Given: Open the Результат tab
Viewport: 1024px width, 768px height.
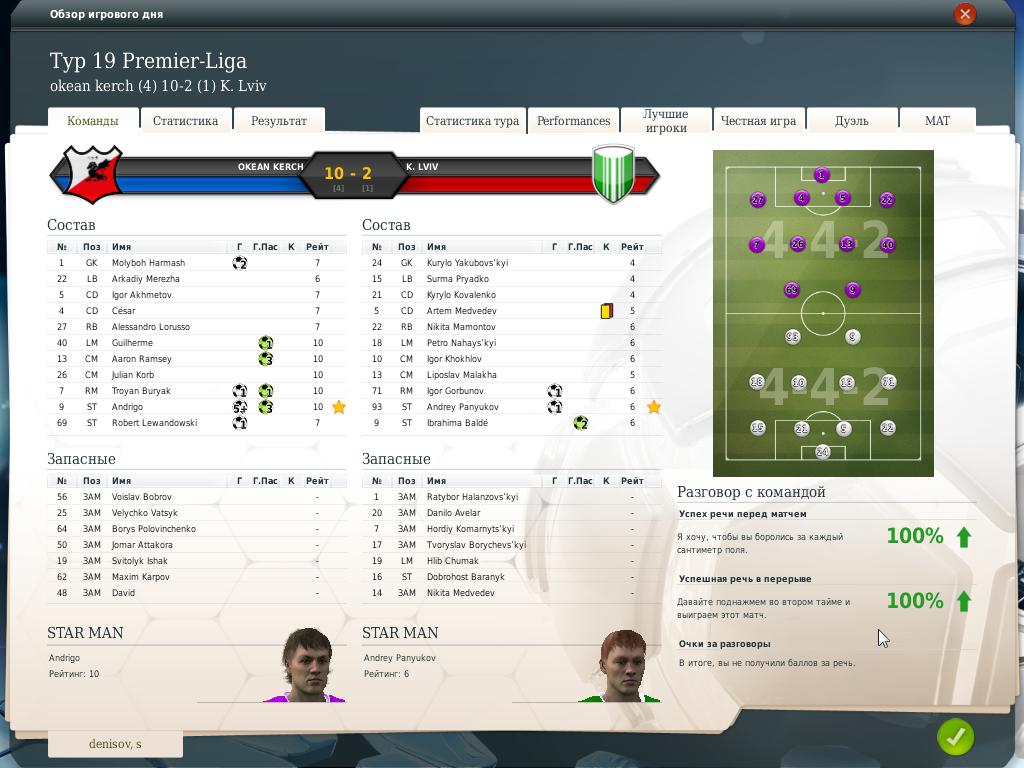Looking at the screenshot, I should 279,121.
